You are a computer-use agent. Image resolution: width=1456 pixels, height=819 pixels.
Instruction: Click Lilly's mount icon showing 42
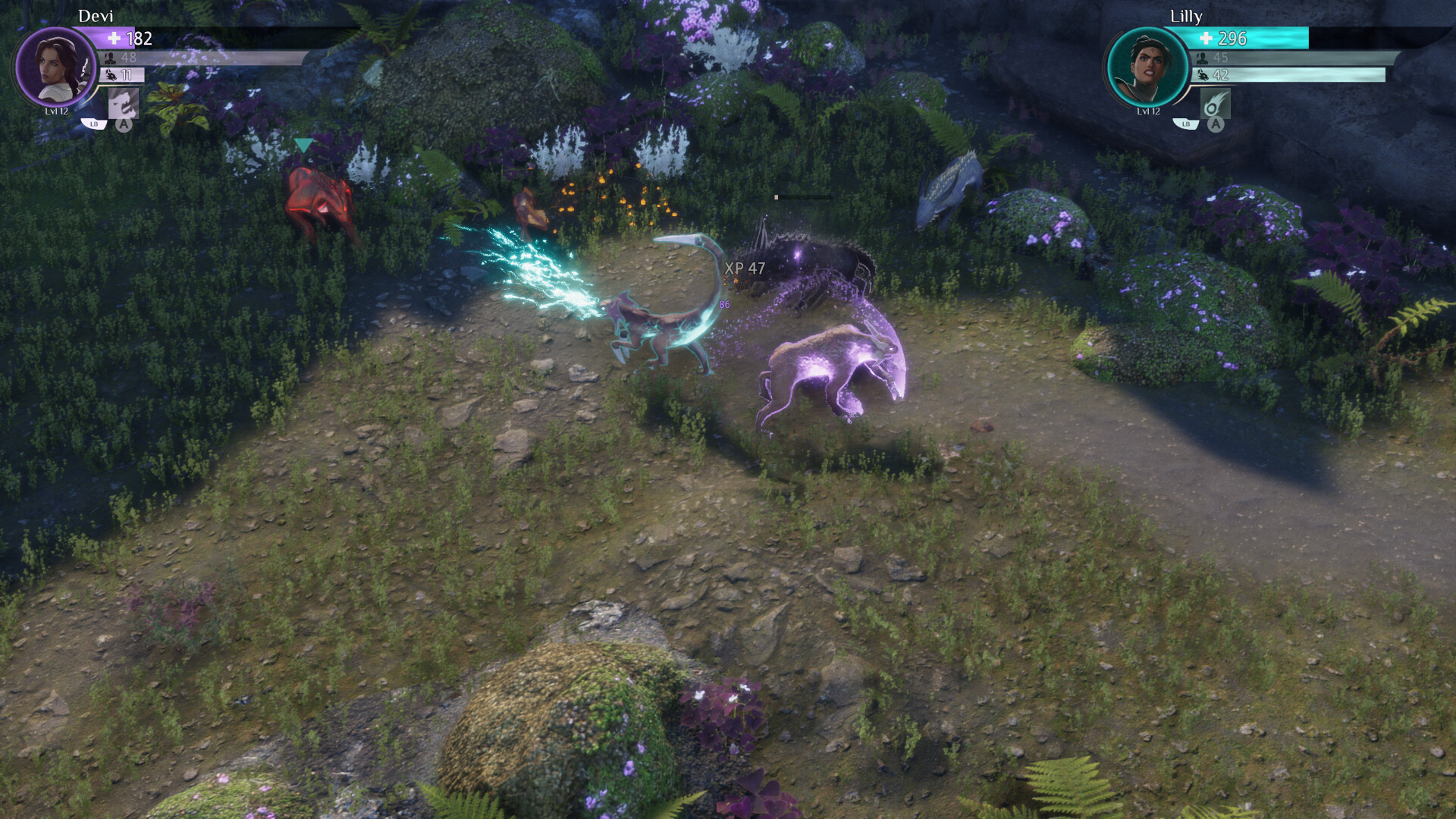click(x=1202, y=76)
